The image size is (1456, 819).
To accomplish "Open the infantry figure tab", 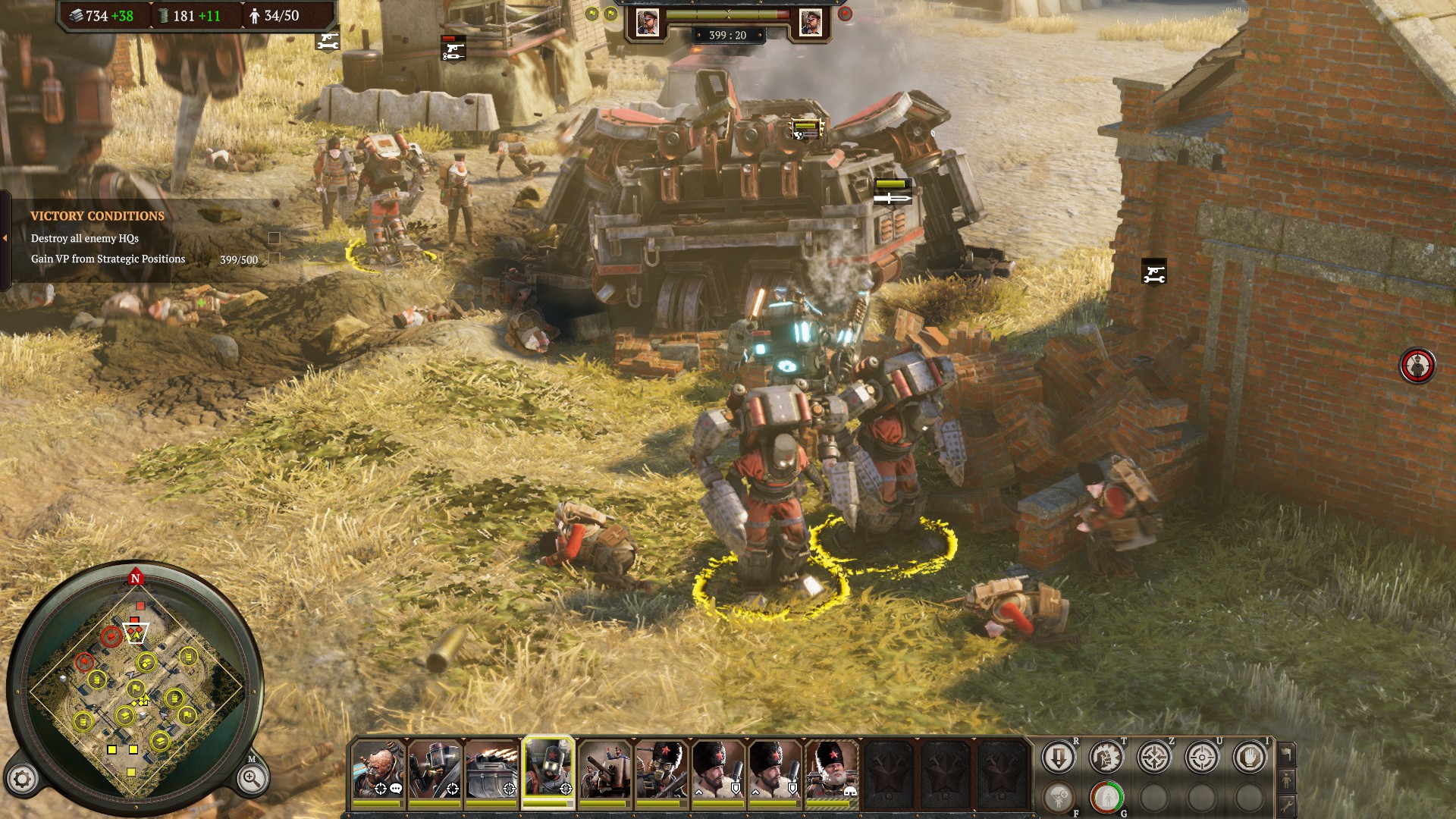I will click(x=1286, y=780).
